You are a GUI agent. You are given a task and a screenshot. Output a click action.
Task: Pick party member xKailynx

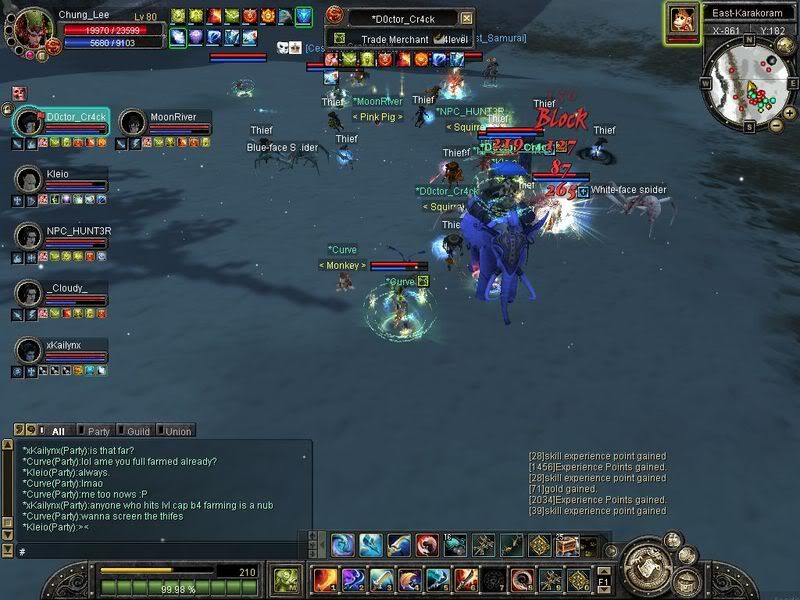tap(29, 351)
